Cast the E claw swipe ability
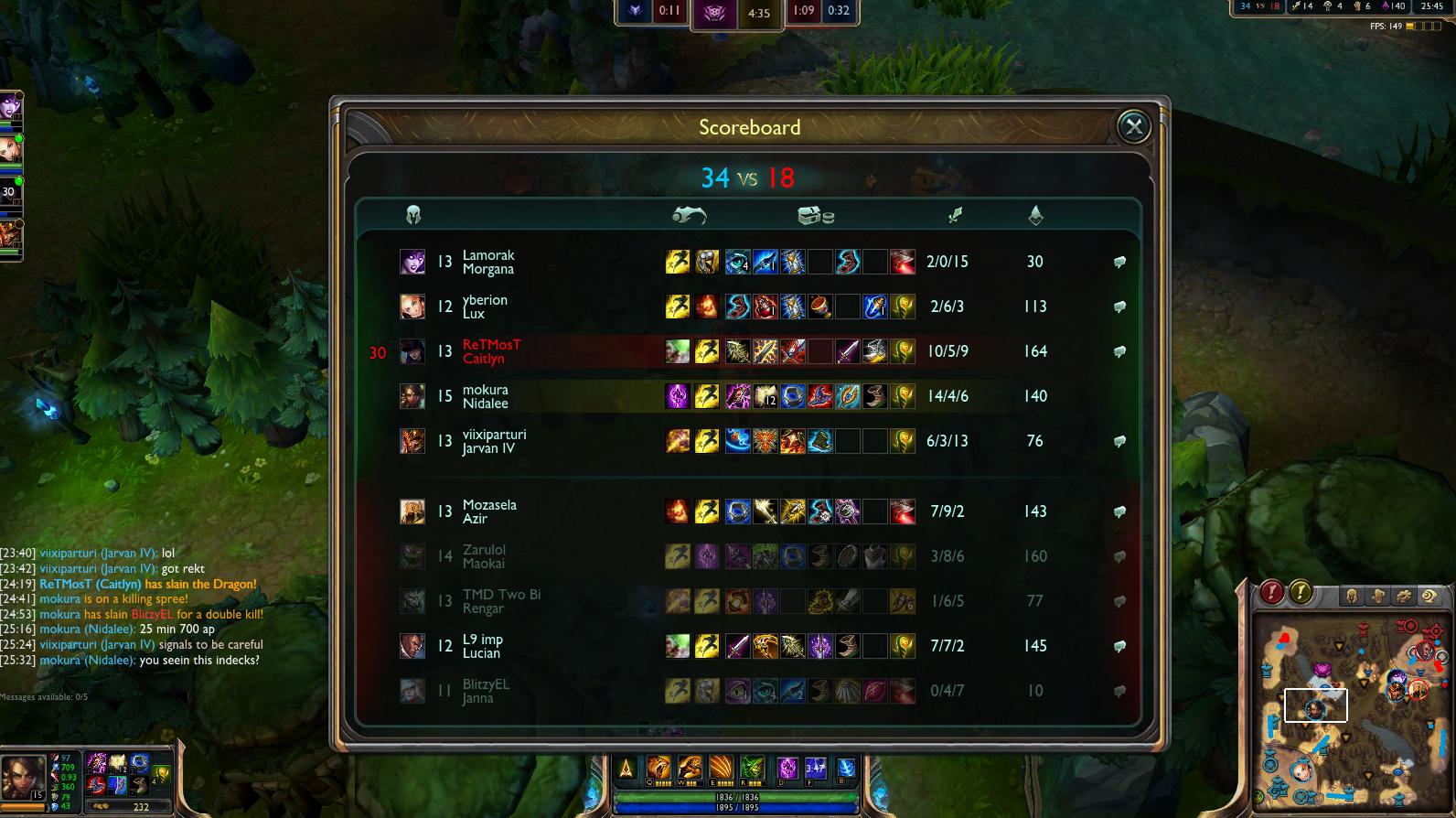1456x818 pixels. click(x=721, y=769)
